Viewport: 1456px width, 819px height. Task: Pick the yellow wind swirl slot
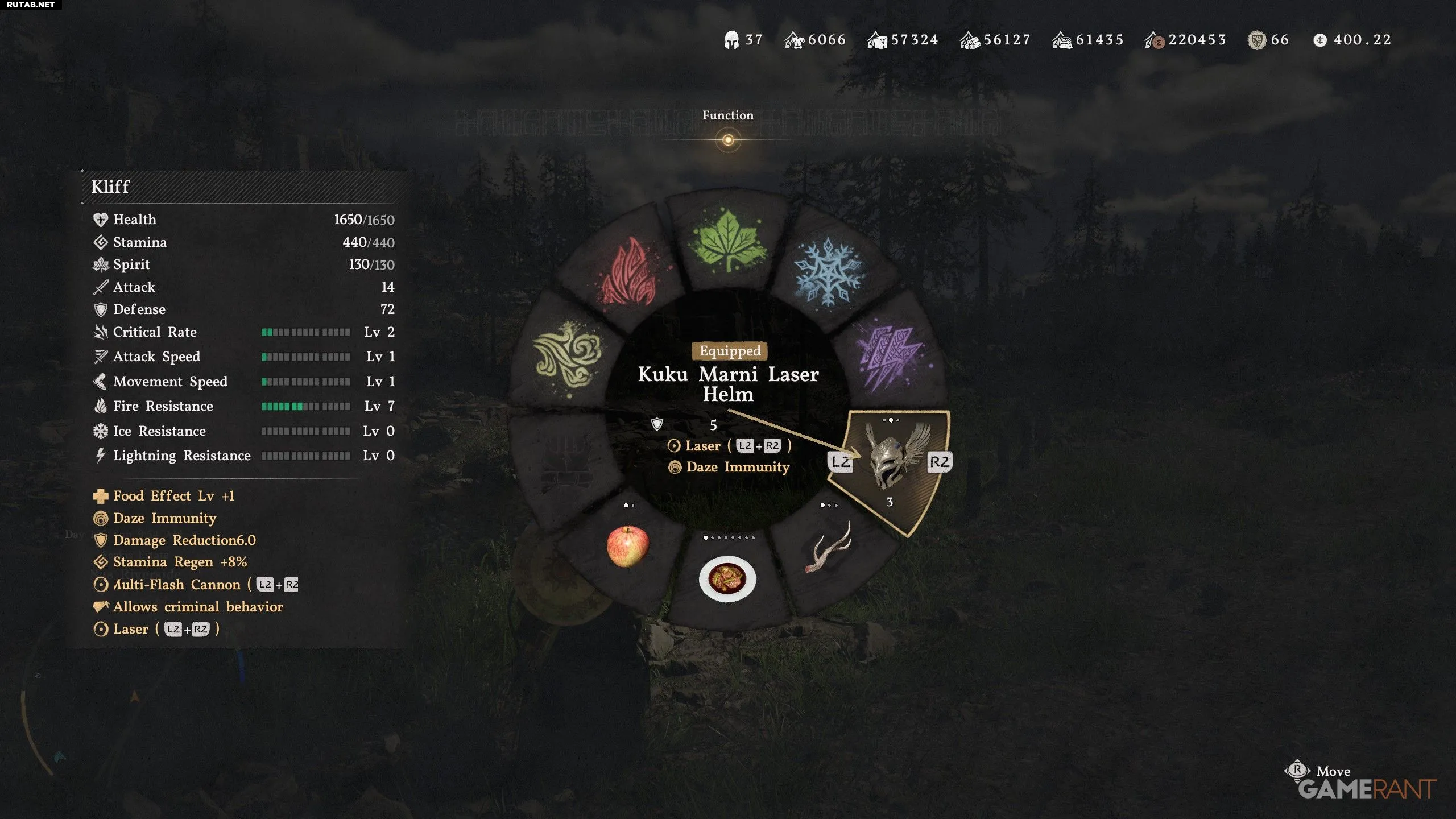(568, 354)
